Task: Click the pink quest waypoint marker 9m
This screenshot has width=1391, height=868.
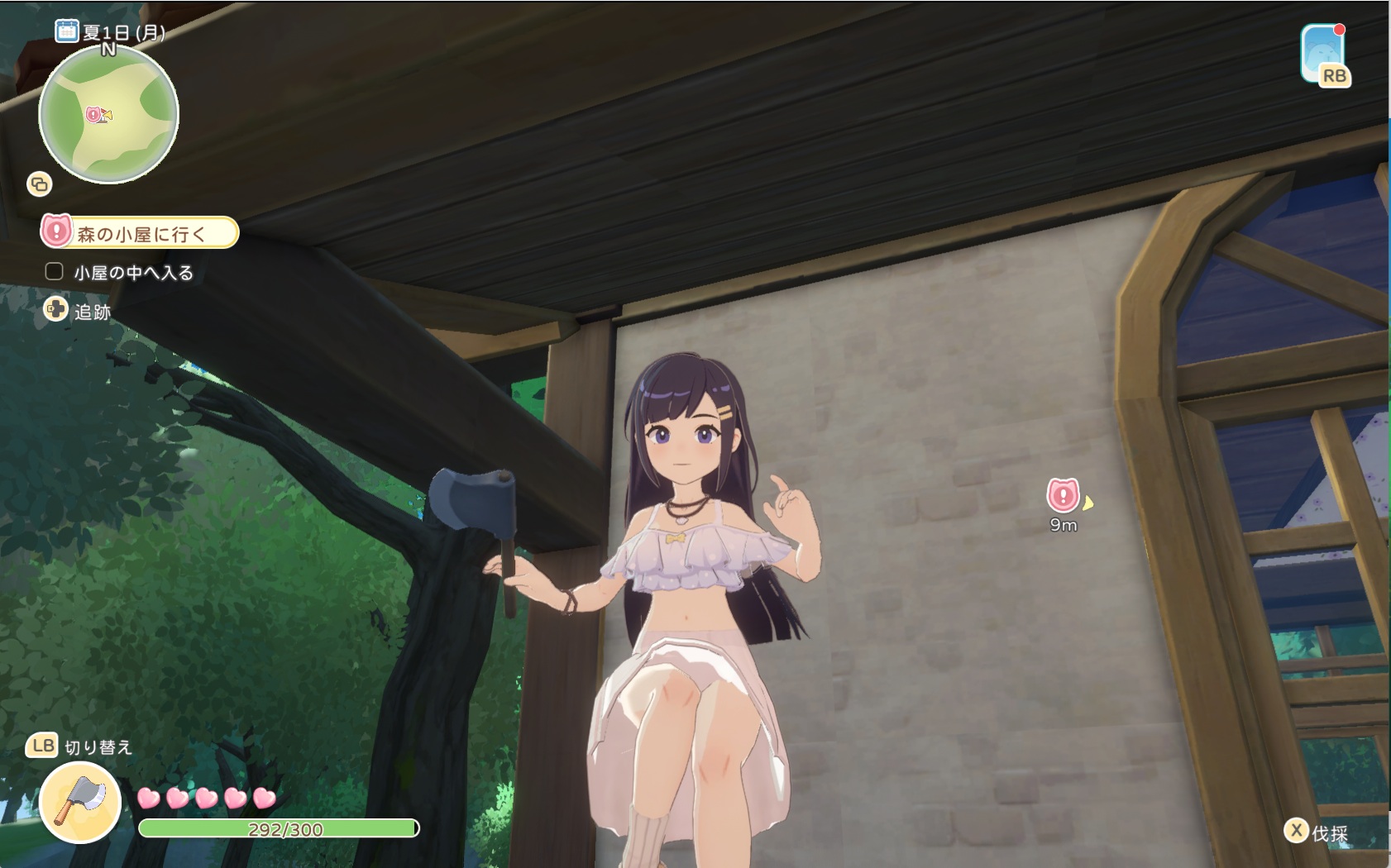Action: click(x=1064, y=495)
